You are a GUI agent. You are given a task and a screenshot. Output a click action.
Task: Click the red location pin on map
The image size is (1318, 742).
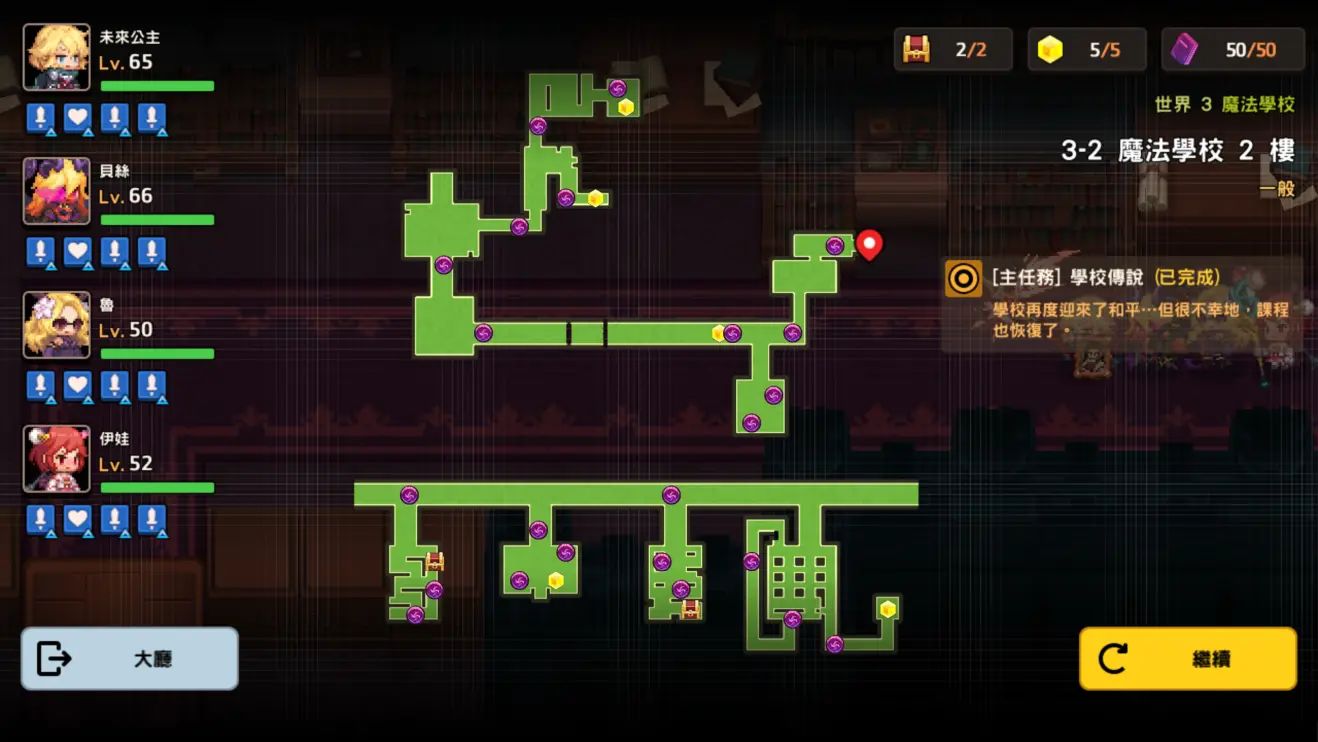pyautogui.click(x=869, y=243)
